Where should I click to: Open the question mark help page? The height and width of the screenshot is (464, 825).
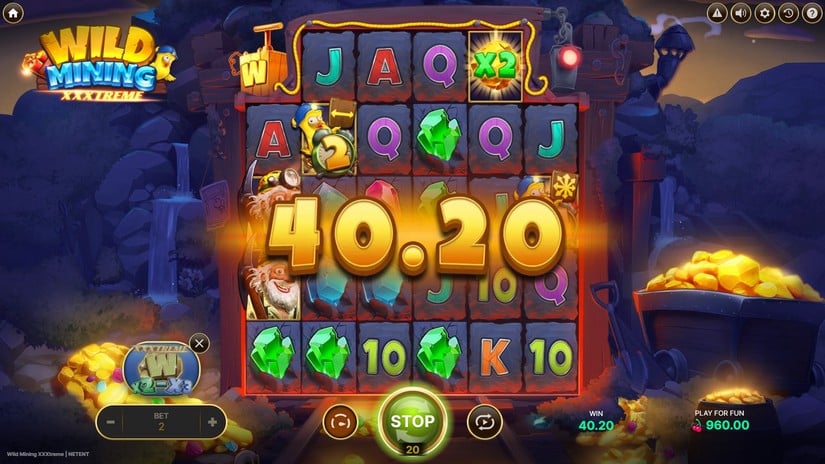[810, 13]
